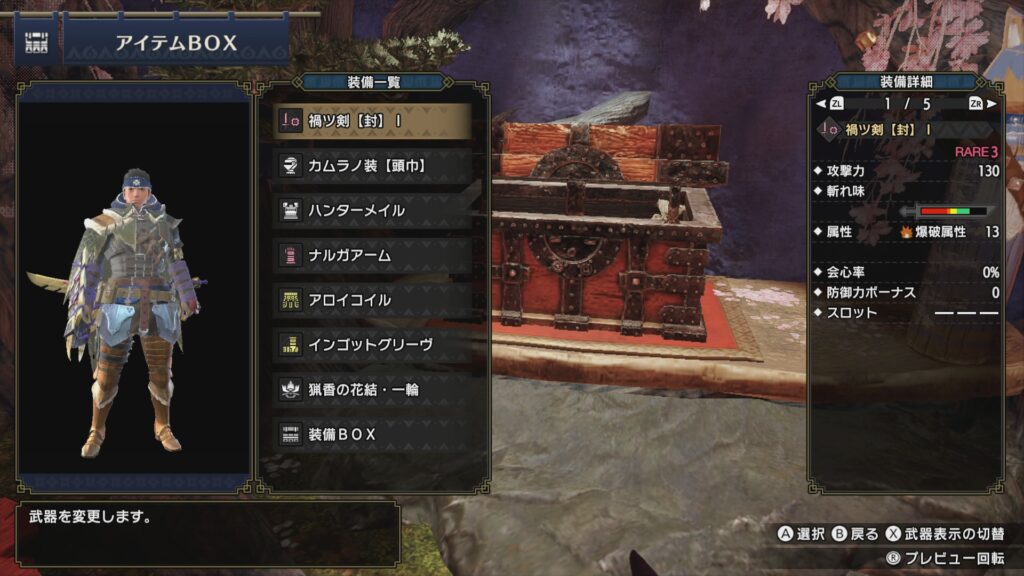Select the ハンターメイル chest armor row
1024x576 pixels.
coord(371,211)
